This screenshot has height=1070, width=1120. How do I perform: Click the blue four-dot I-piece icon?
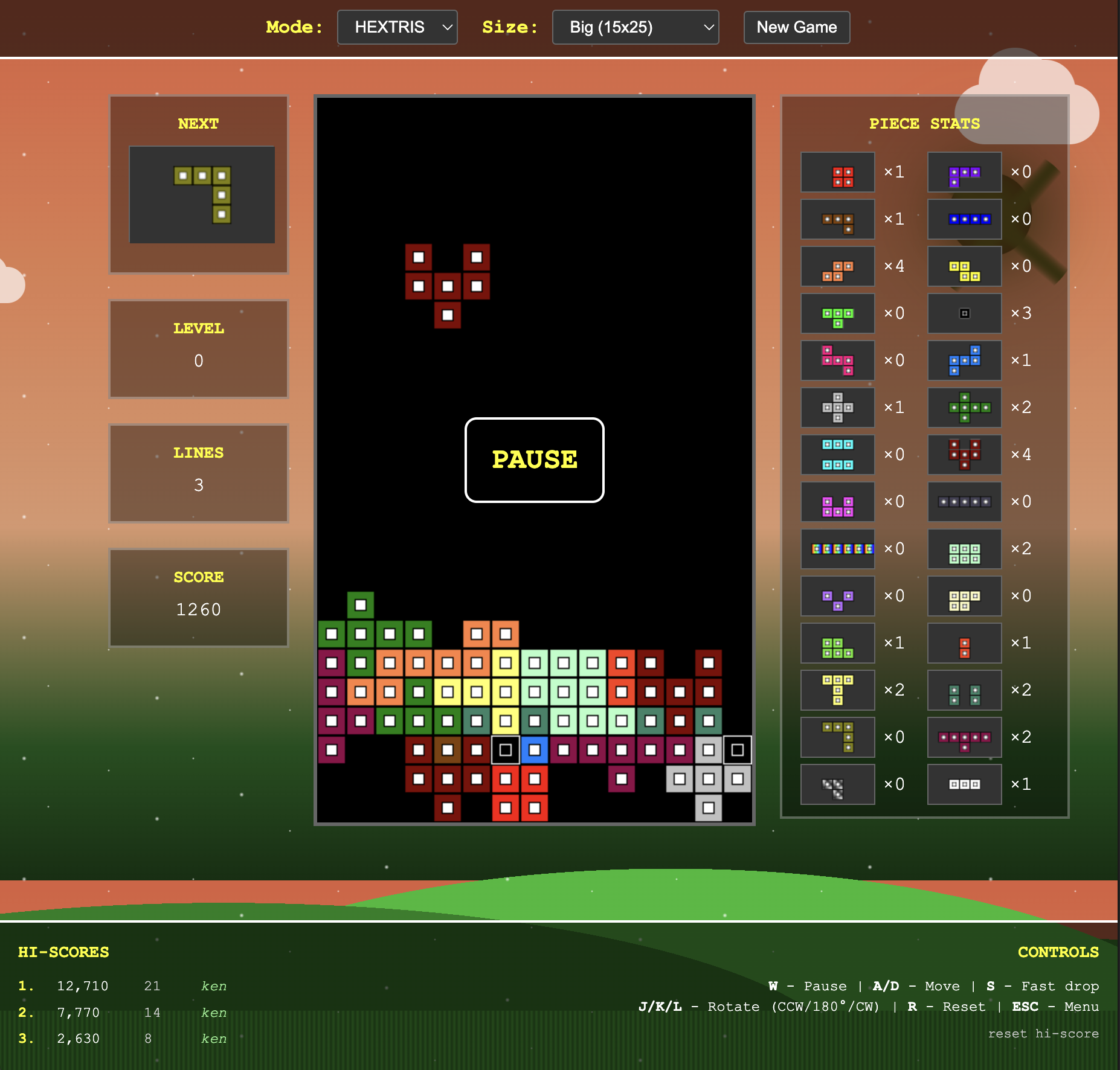click(965, 219)
